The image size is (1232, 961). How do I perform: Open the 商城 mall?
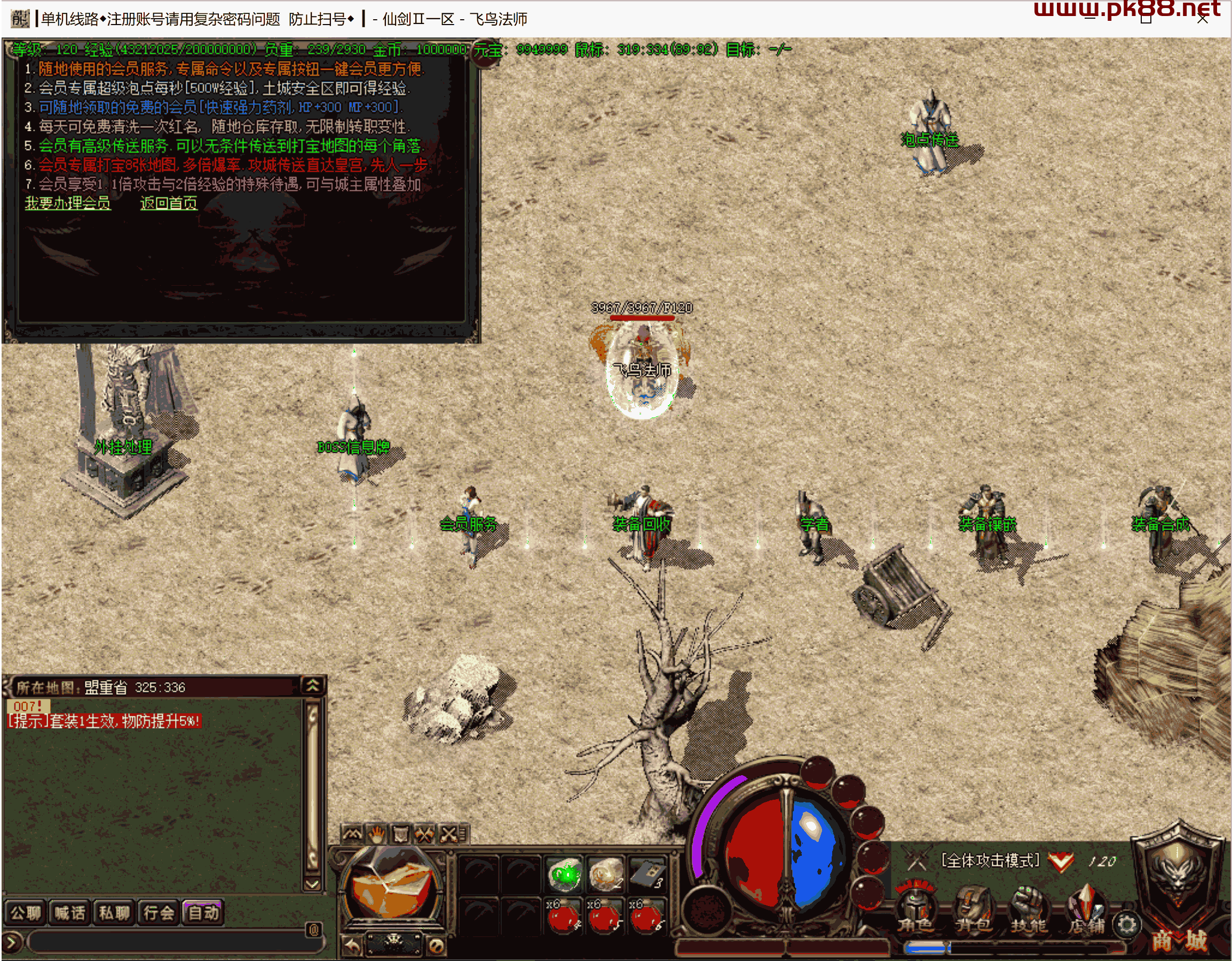[x=1179, y=940]
